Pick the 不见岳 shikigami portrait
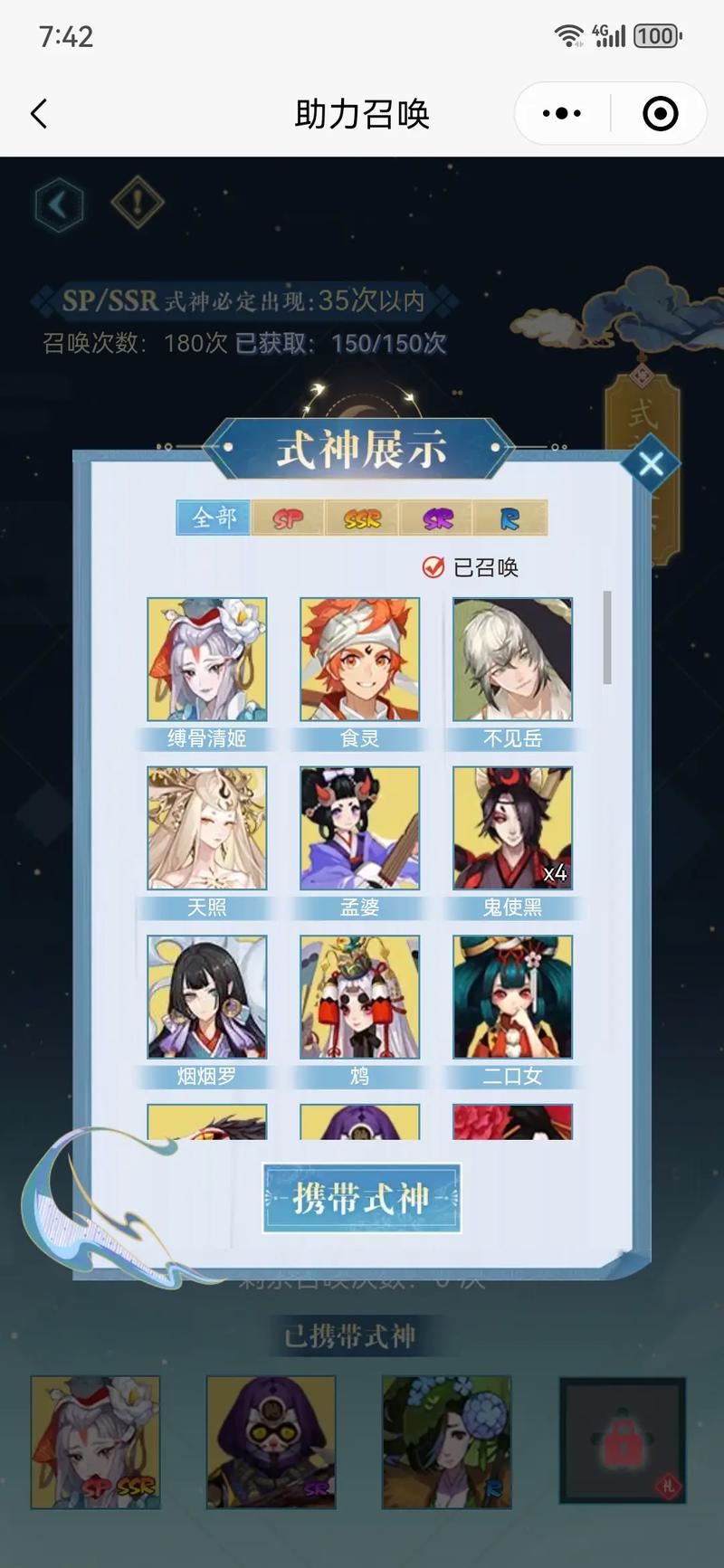Image resolution: width=724 pixels, height=1568 pixels. coord(512,659)
